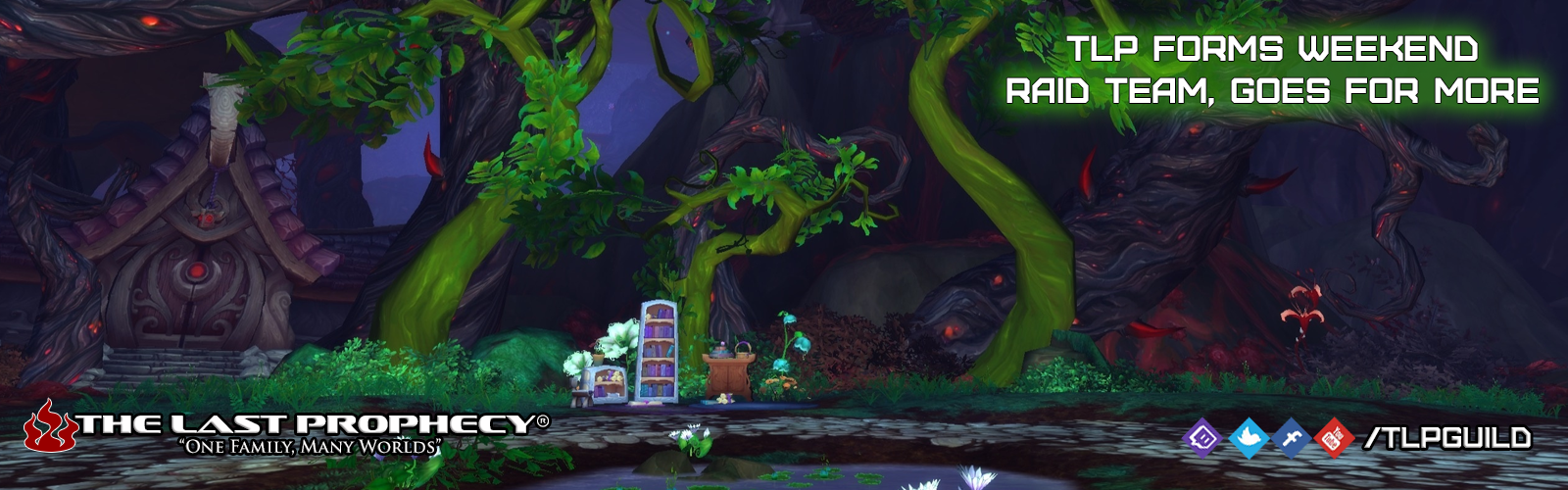Click the red YouTube social icon
Viewport: 1568px width, 490px height.
coord(1333,437)
